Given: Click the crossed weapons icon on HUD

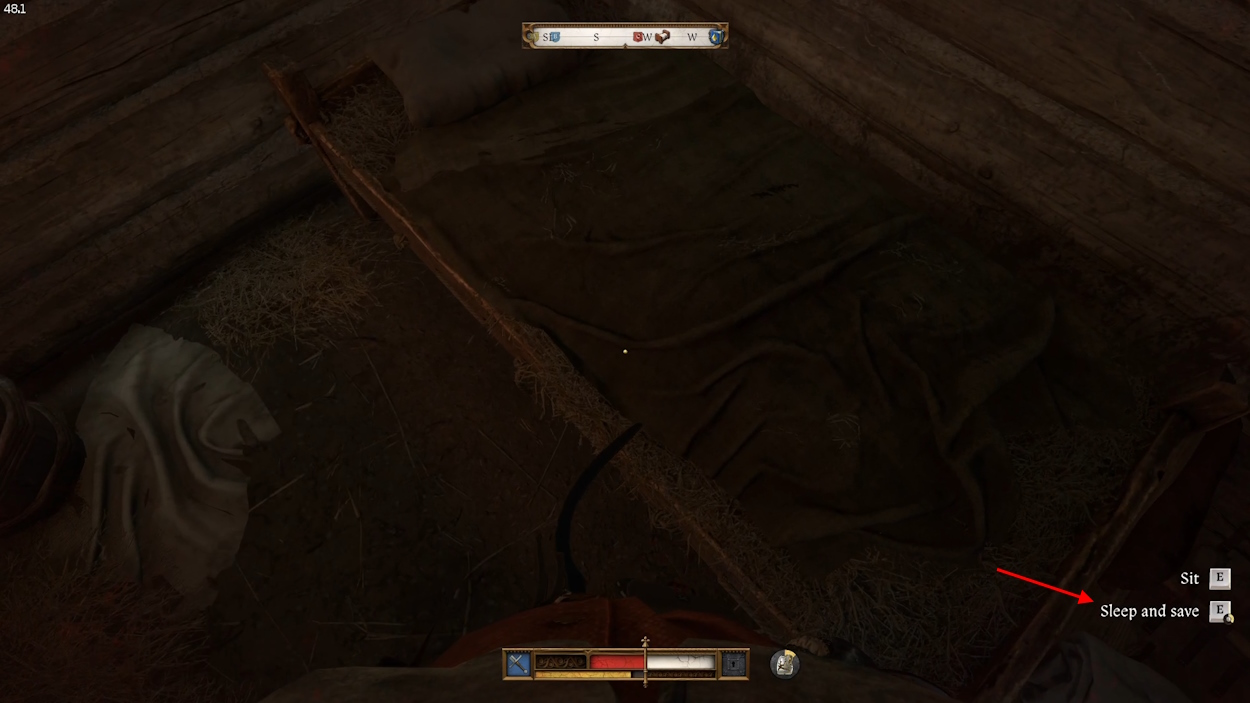Looking at the screenshot, I should pyautogui.click(x=518, y=664).
